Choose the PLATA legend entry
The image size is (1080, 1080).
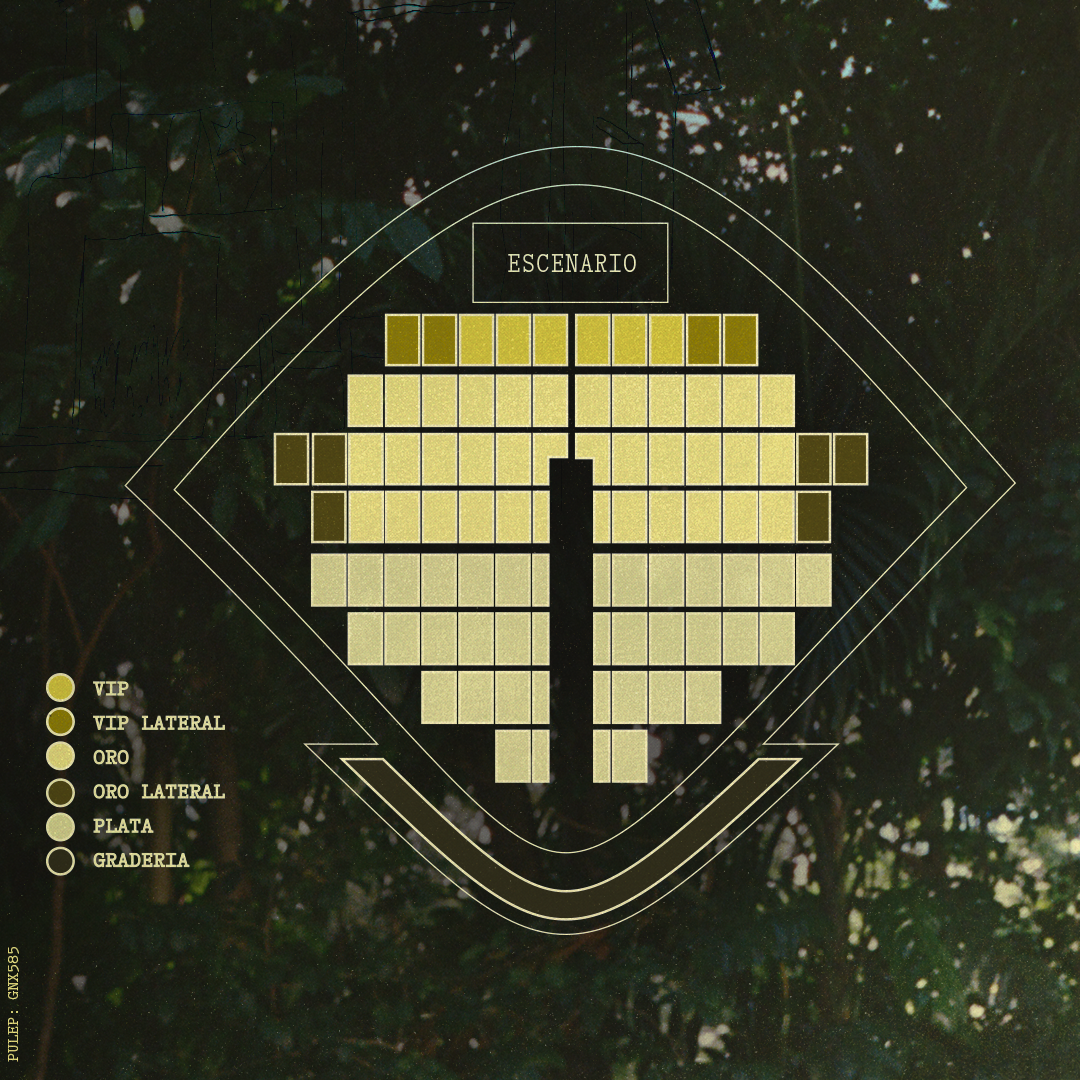(122, 827)
